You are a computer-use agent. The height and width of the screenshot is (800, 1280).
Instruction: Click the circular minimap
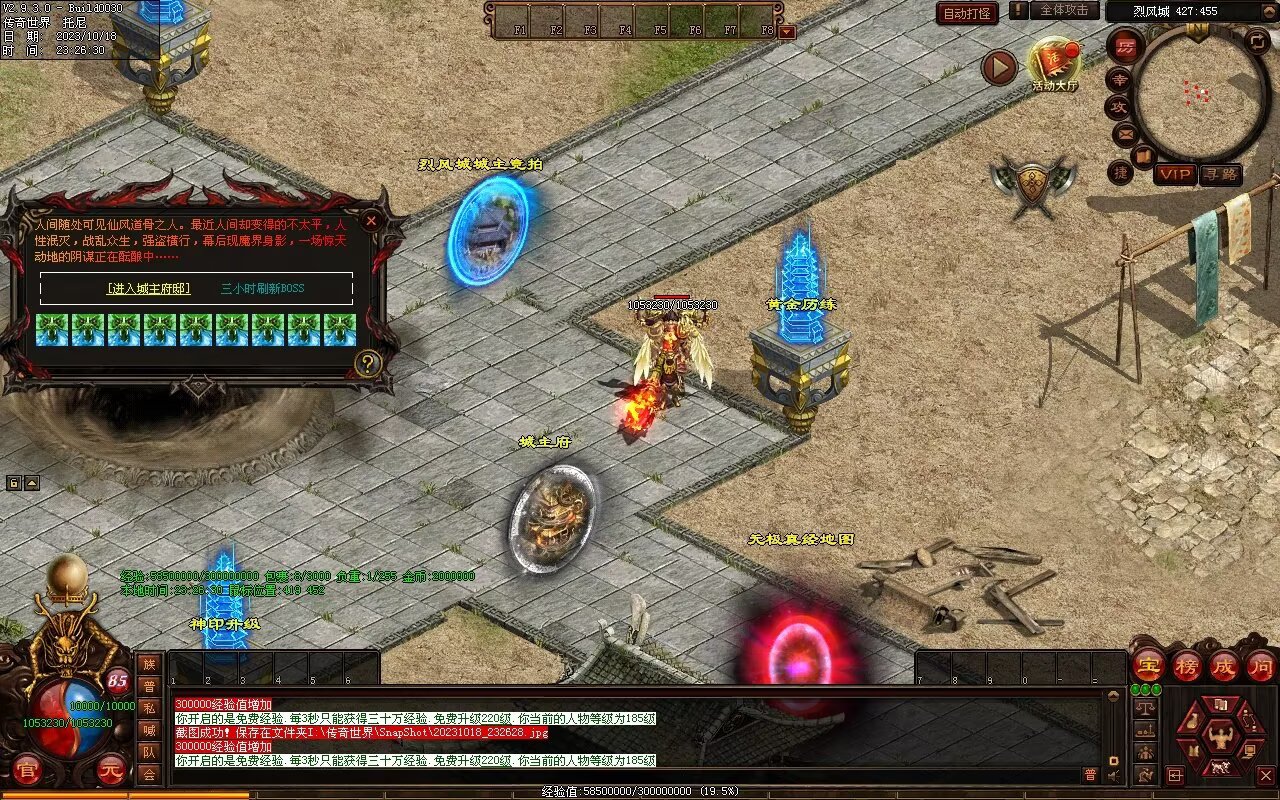click(x=1200, y=93)
